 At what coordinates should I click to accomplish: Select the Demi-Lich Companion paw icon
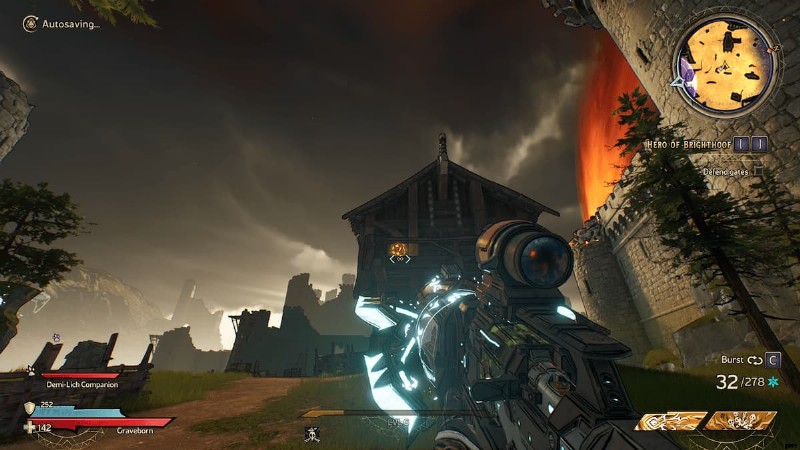(x=30, y=370)
